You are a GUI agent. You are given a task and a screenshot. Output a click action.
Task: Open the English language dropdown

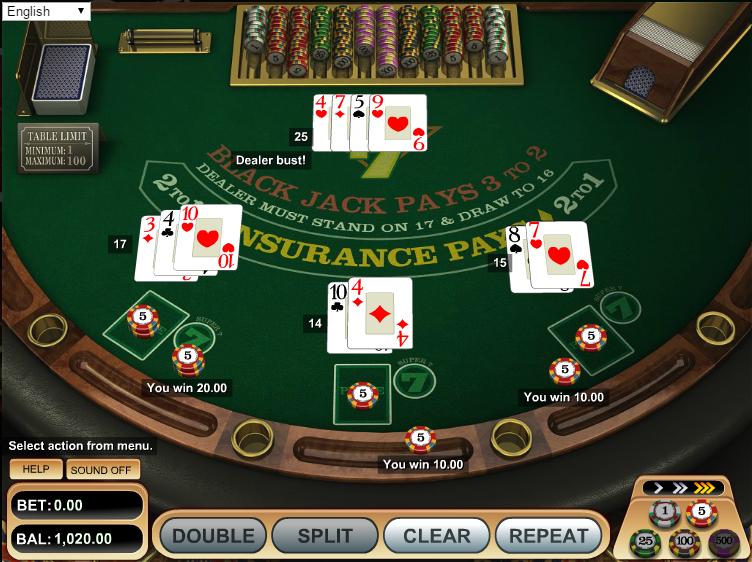pos(45,12)
